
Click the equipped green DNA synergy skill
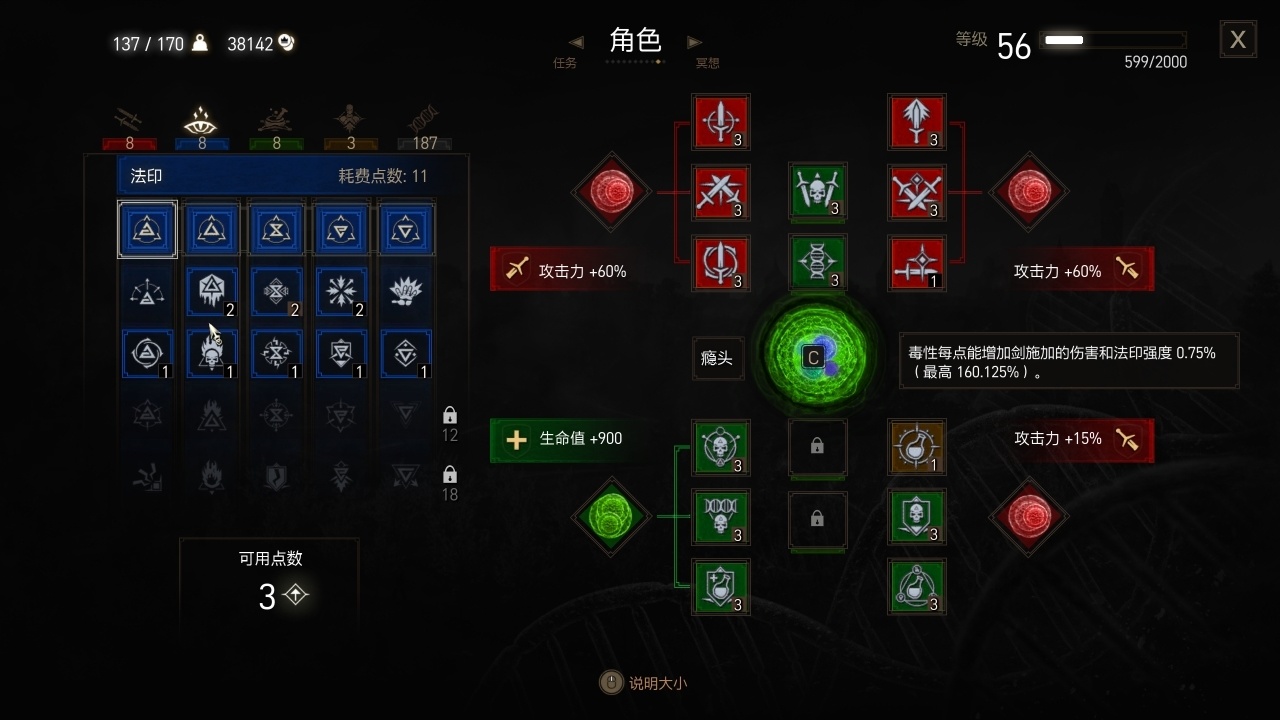coord(818,264)
